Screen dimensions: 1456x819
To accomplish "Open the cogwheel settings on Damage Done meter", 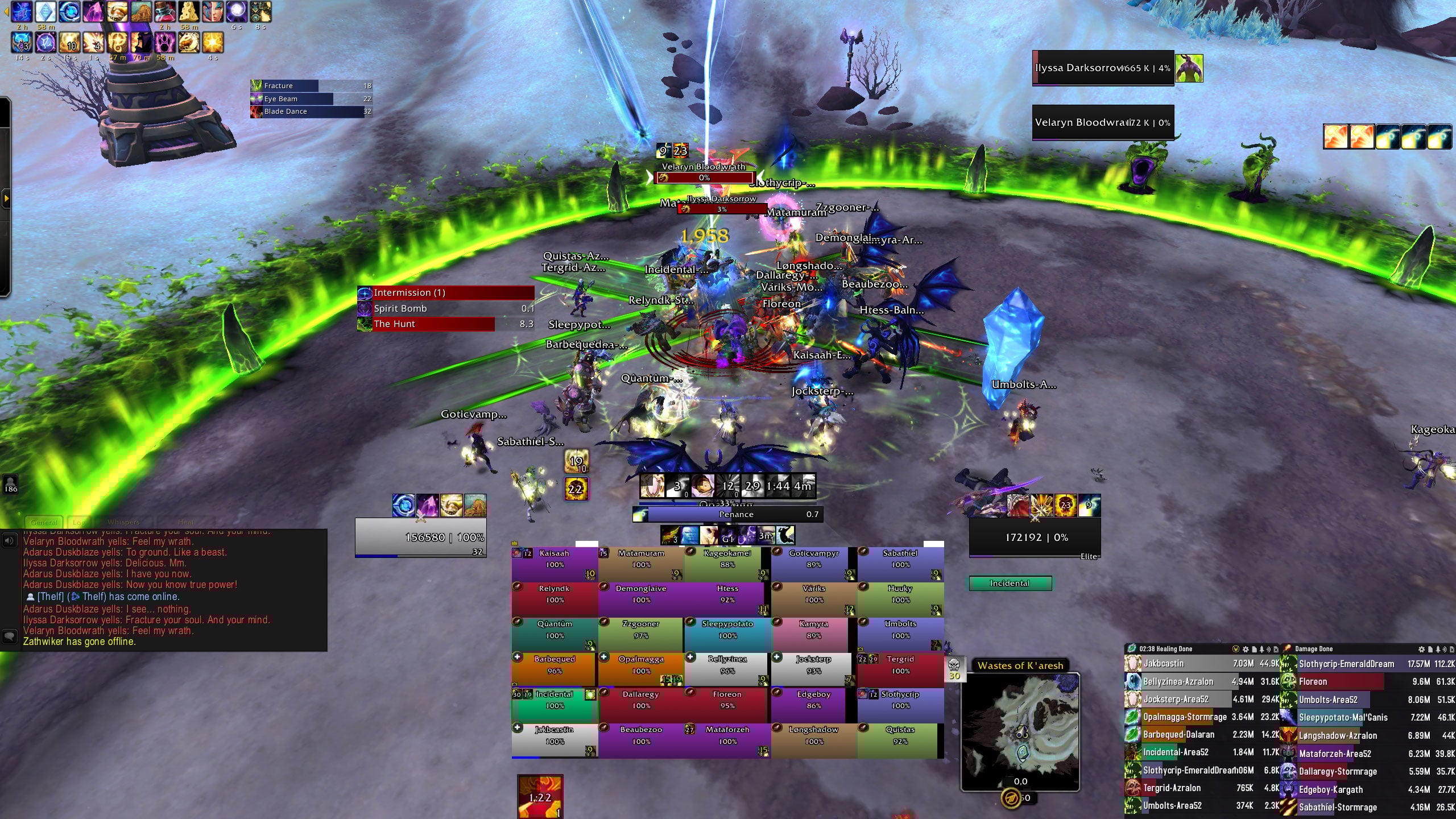I will 1421,649.
